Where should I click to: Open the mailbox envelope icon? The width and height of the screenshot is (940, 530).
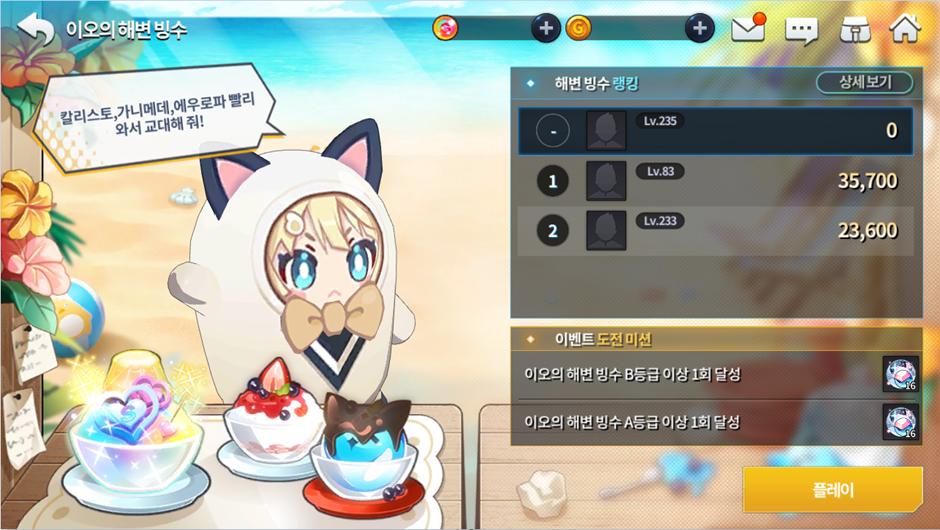(749, 29)
